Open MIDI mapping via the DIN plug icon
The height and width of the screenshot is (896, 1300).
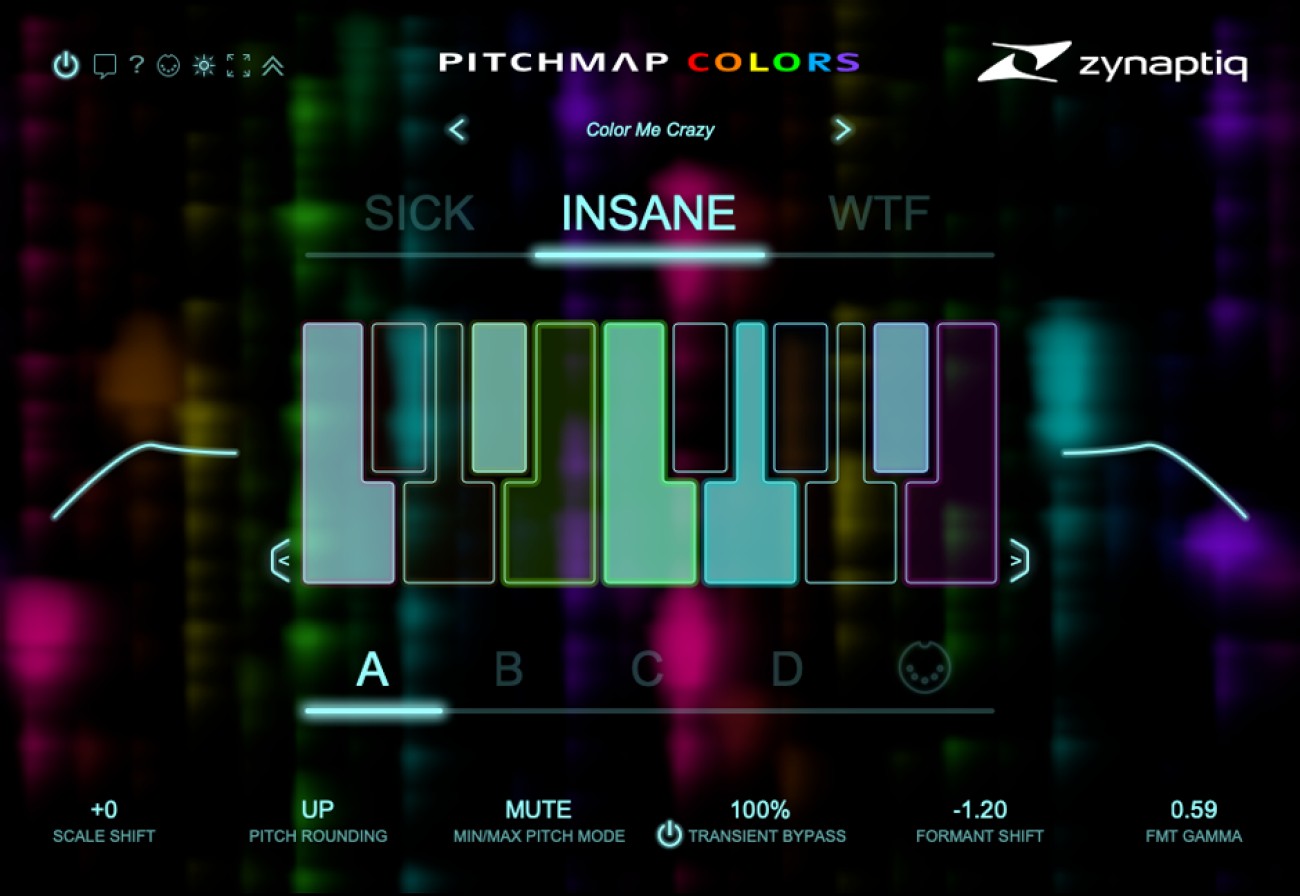click(925, 668)
